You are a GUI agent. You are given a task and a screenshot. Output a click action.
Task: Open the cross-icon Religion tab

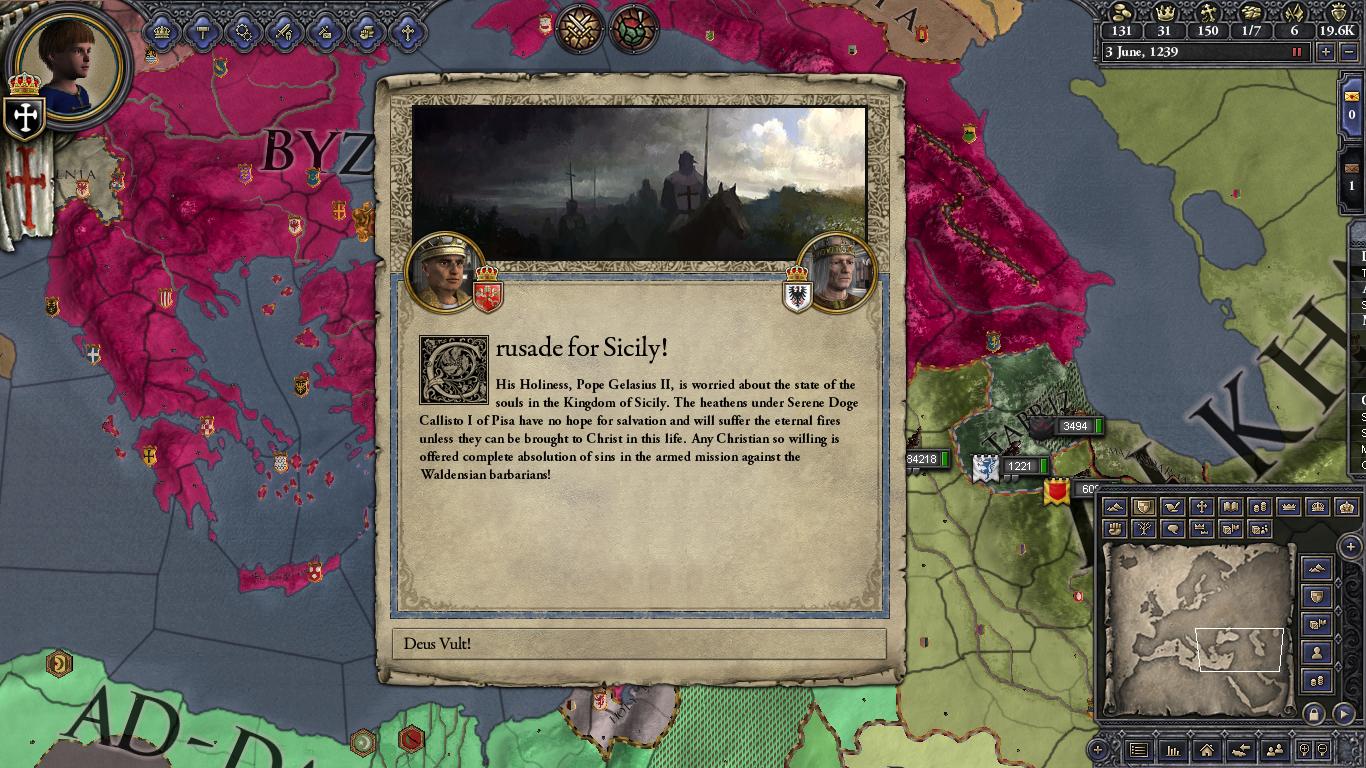pyautogui.click(x=408, y=32)
